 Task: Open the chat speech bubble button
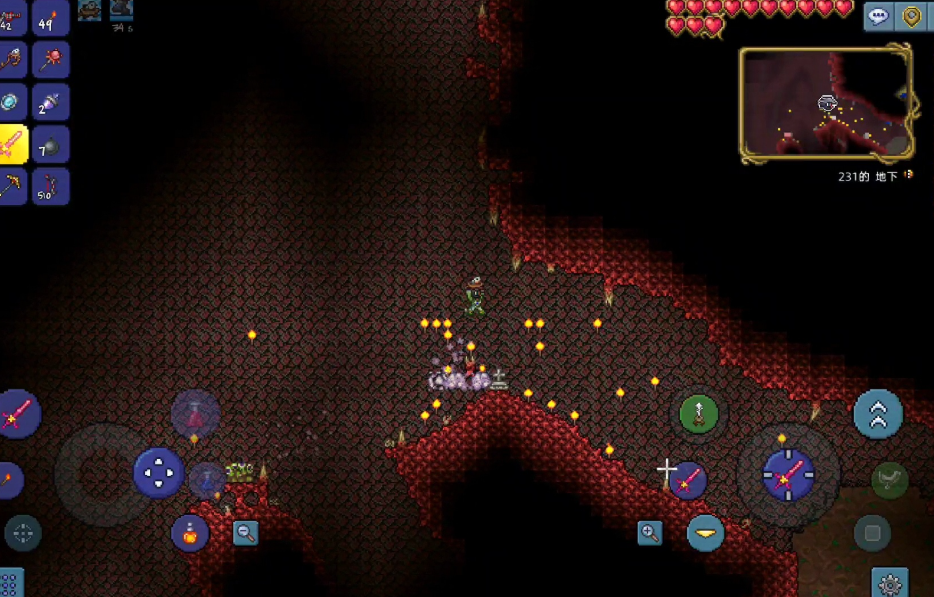tap(879, 17)
